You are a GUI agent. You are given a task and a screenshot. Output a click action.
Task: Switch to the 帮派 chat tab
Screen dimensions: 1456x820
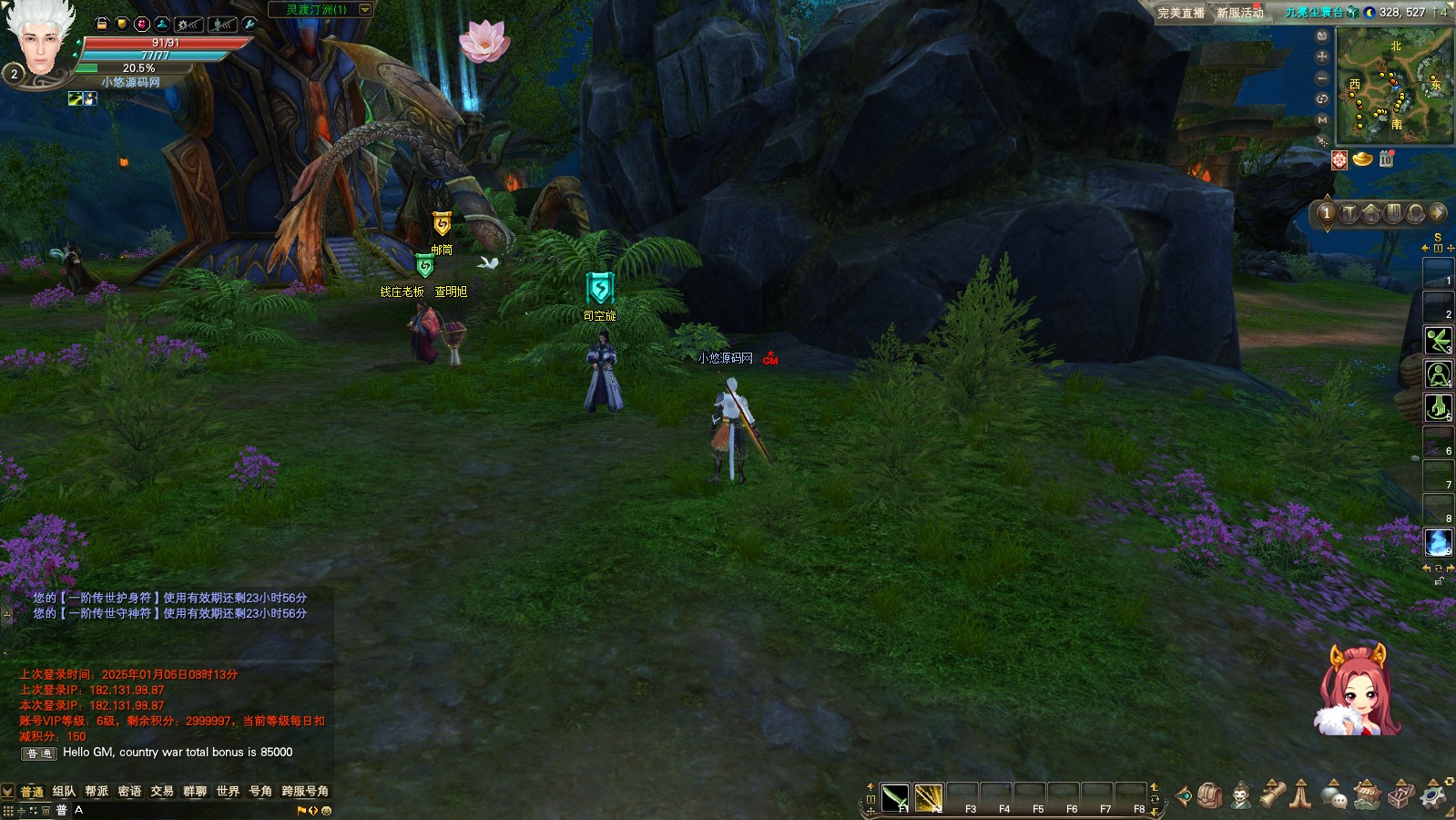pyautogui.click(x=97, y=791)
